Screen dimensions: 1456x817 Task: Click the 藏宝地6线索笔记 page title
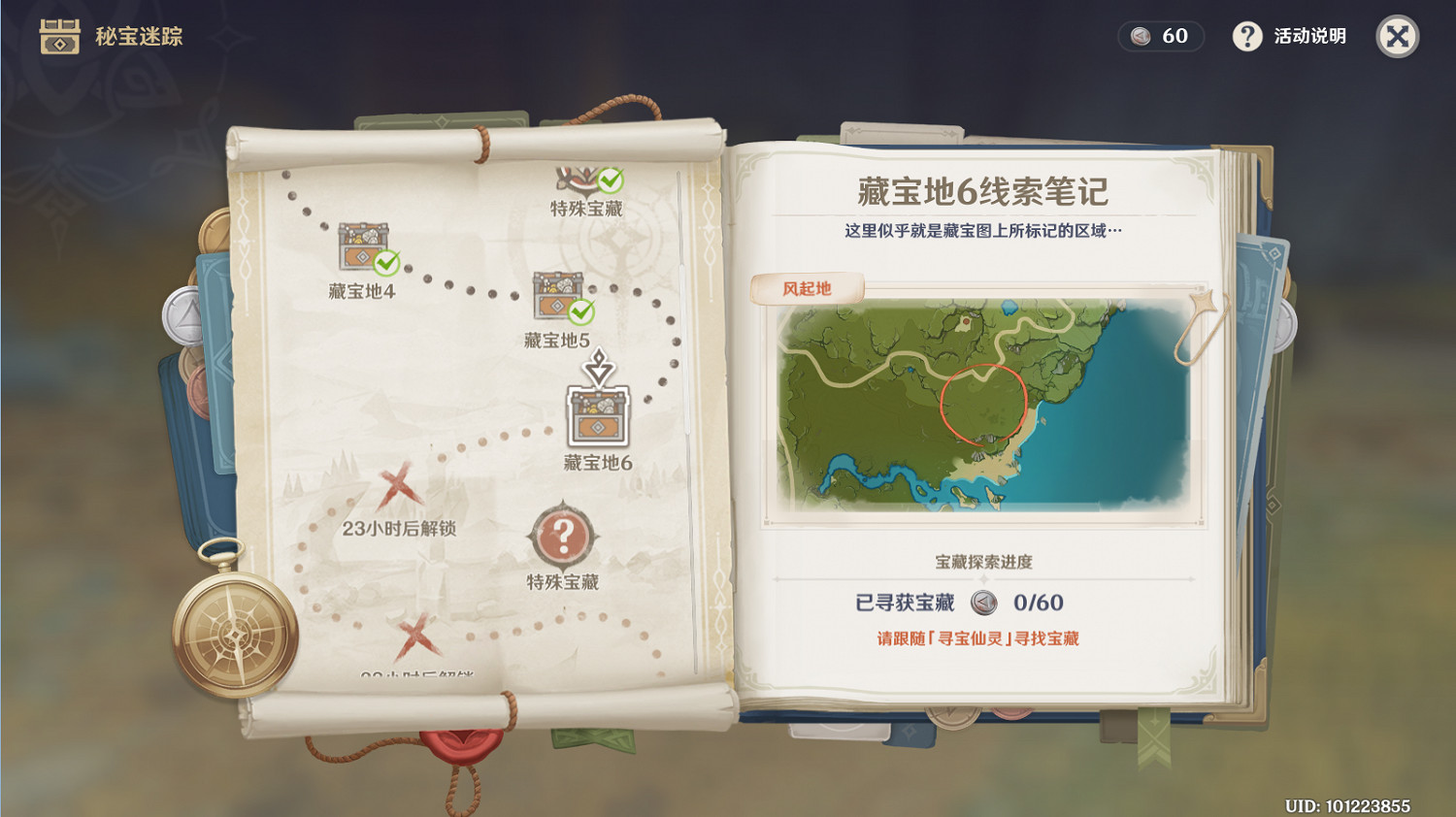pyautogui.click(x=979, y=190)
